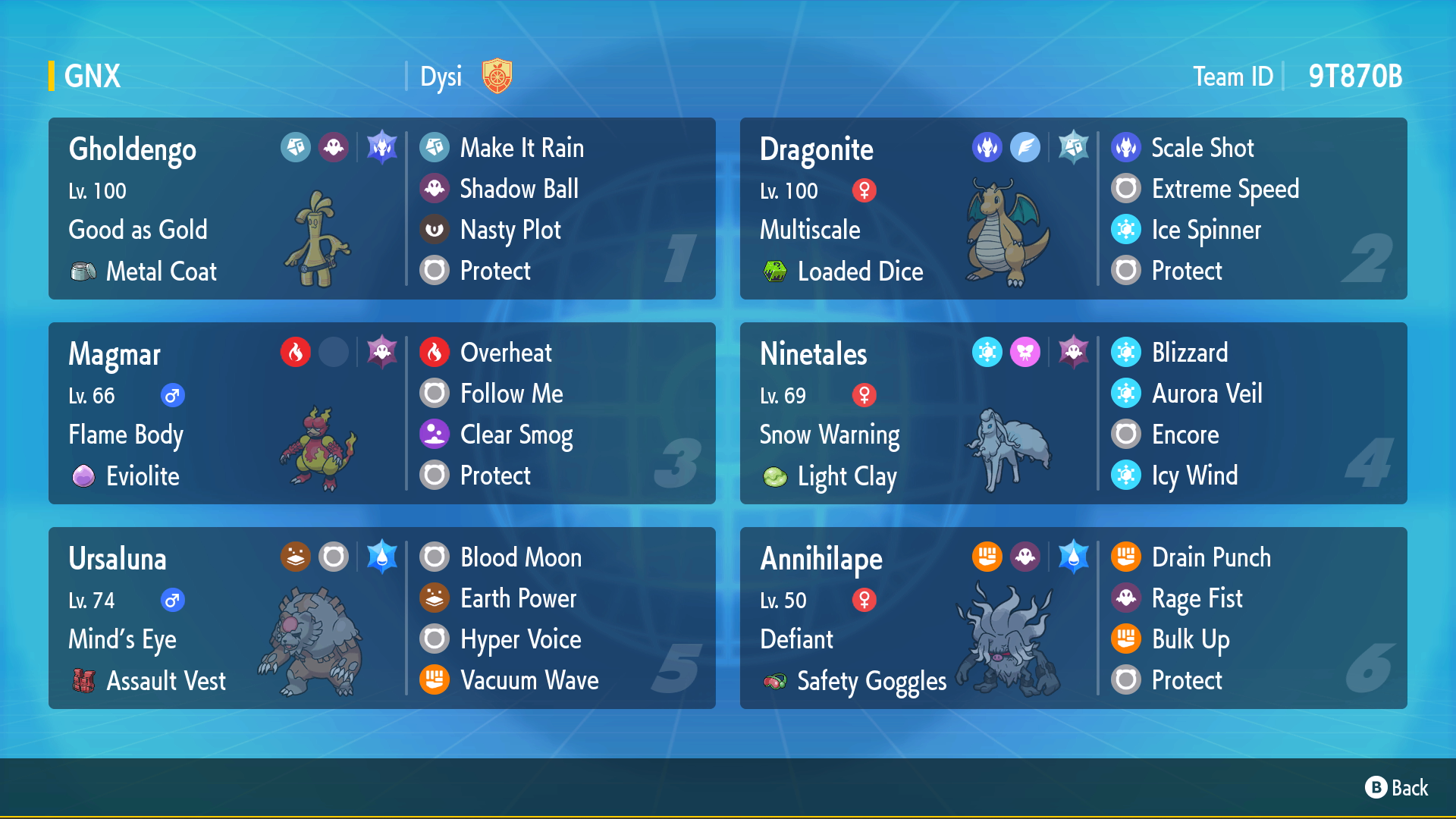Select the Dragonite team card
This screenshot has width=1456, height=819.
1073,209
